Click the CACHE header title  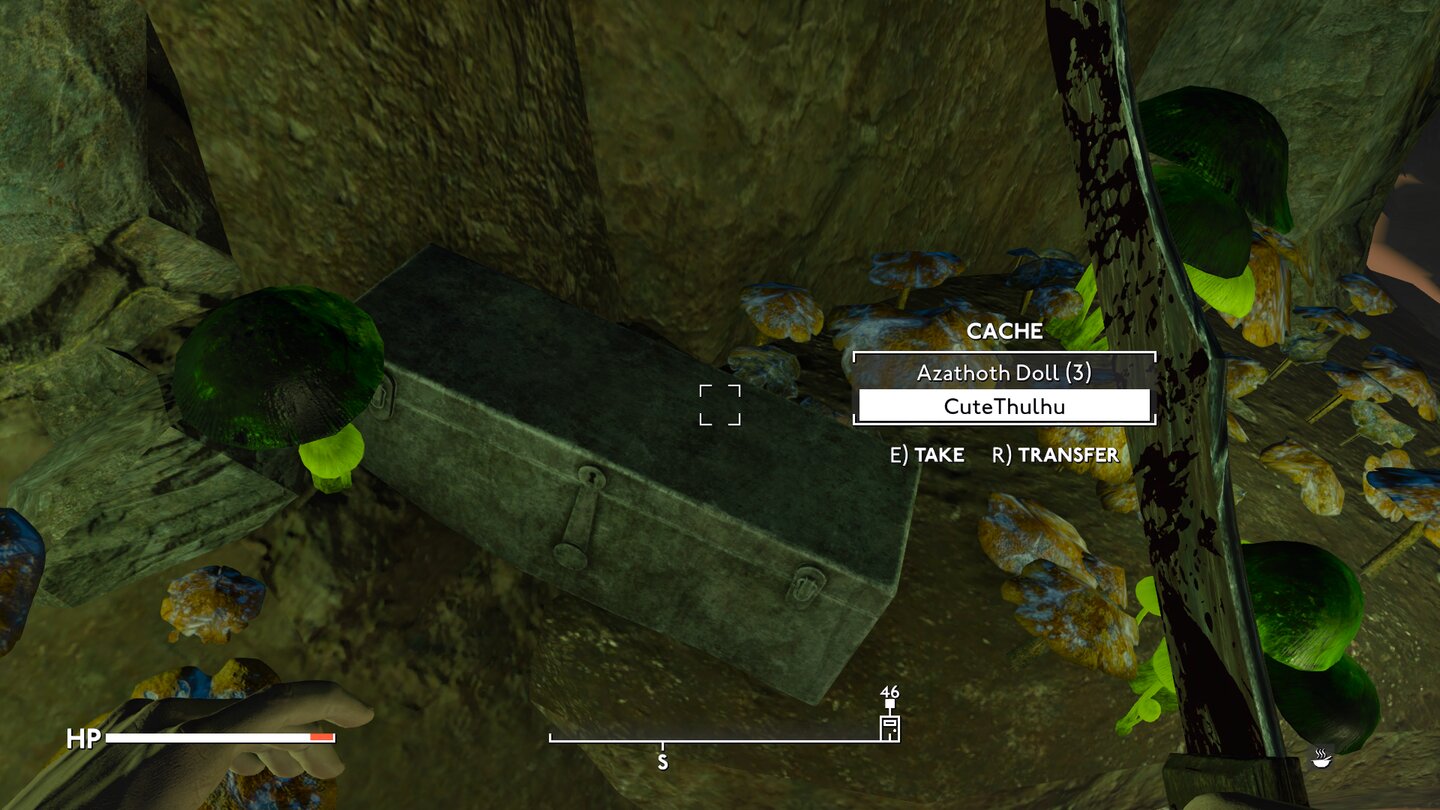tap(1005, 331)
